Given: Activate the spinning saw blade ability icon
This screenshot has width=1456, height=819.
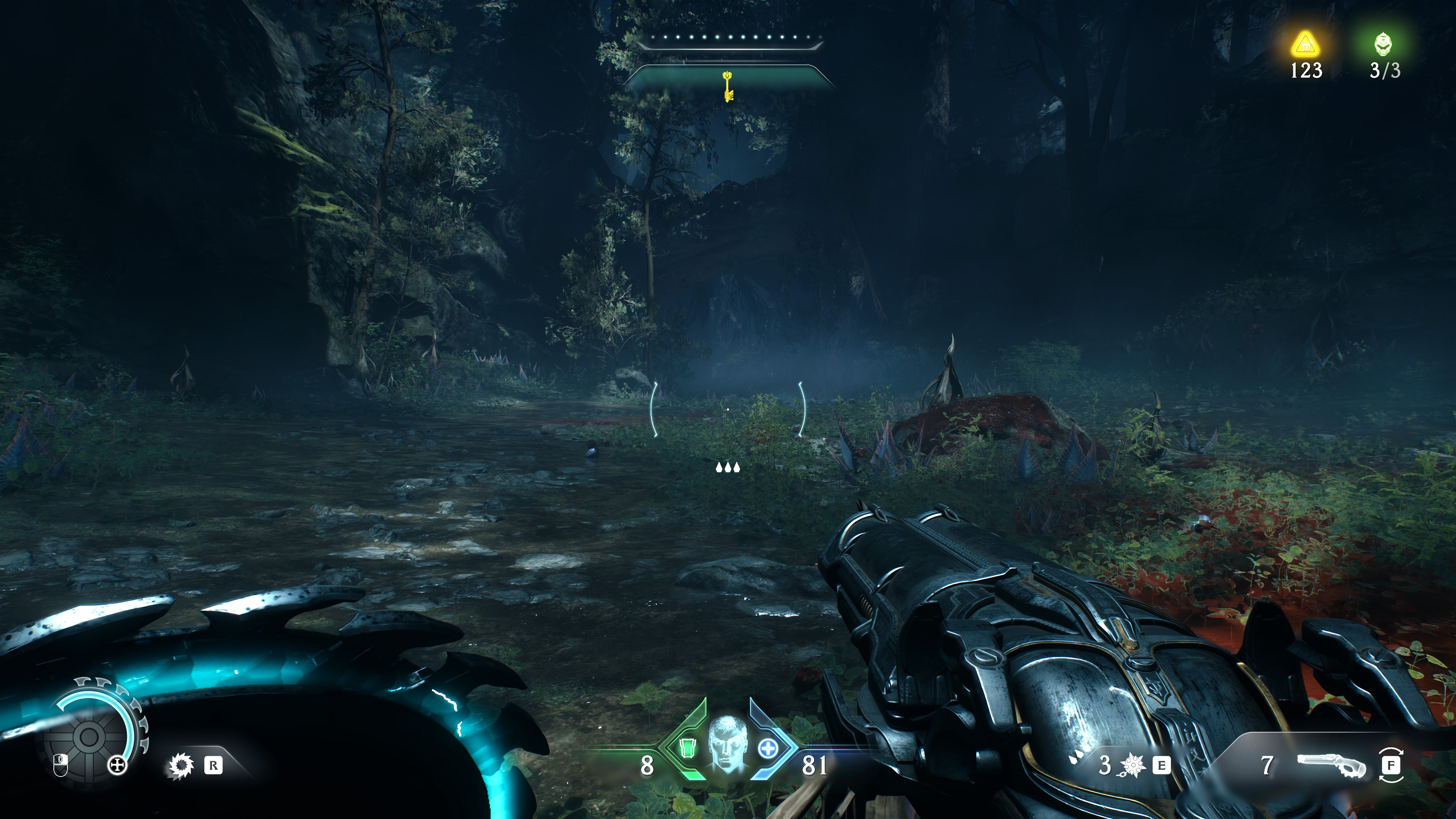Looking at the screenshot, I should [181, 766].
